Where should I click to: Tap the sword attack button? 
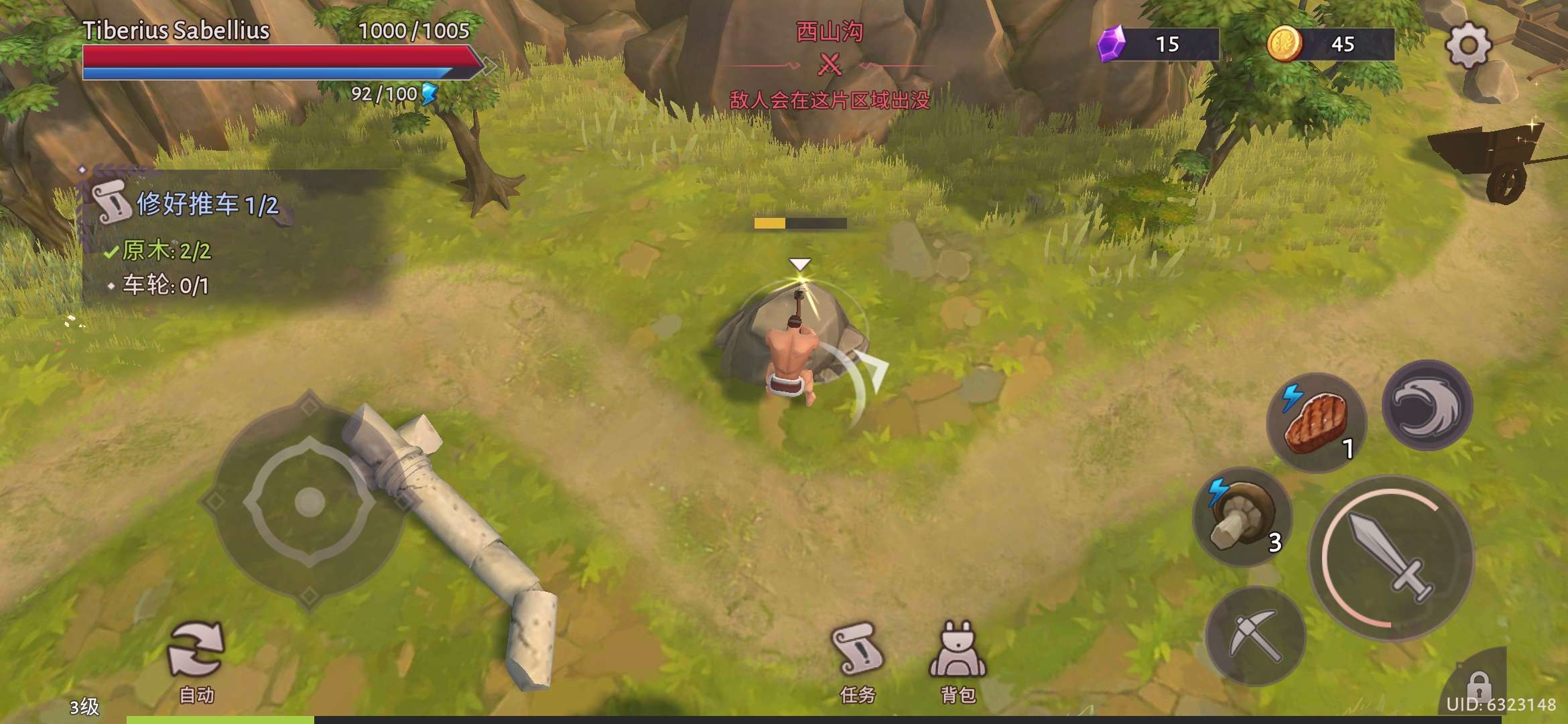1391,558
